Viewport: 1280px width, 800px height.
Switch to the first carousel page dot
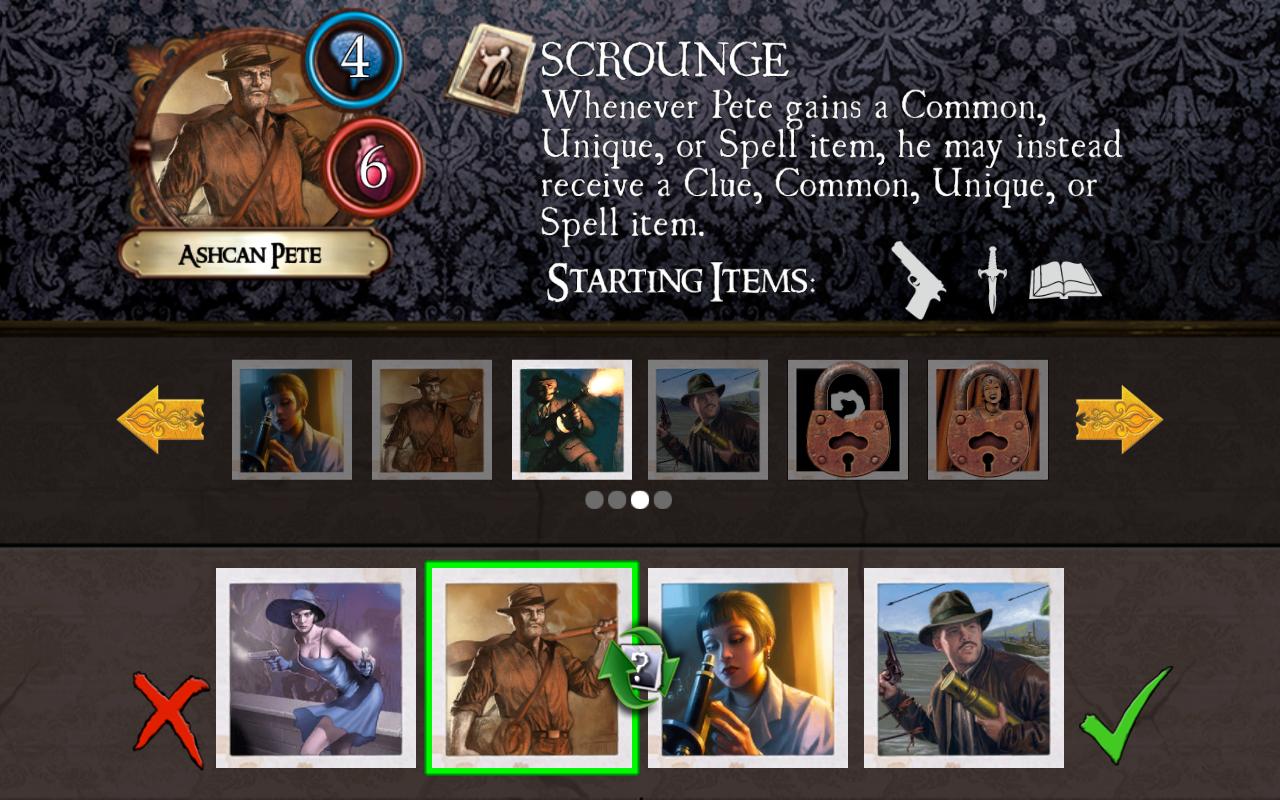pos(595,499)
